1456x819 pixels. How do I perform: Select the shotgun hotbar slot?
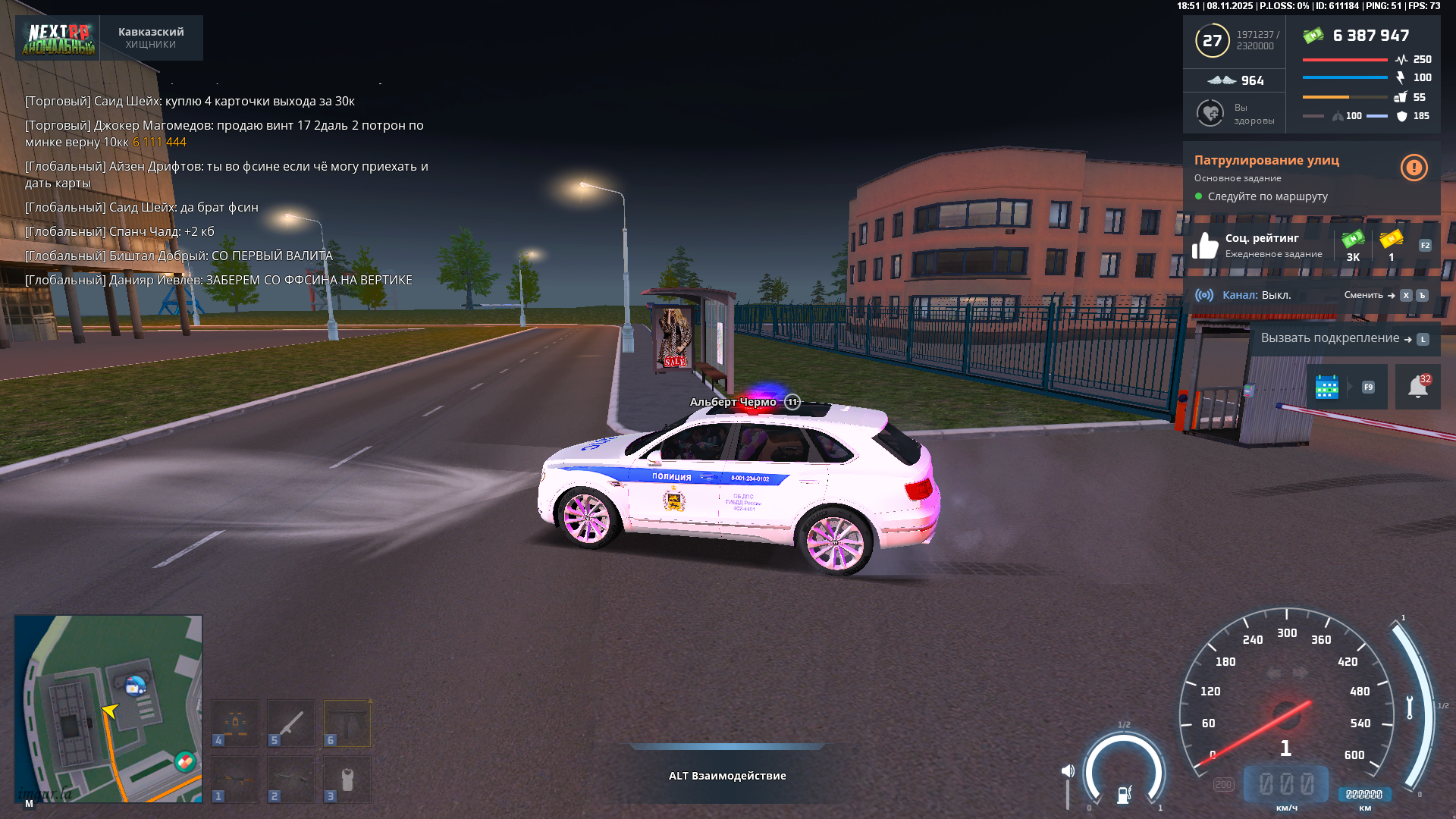click(291, 779)
